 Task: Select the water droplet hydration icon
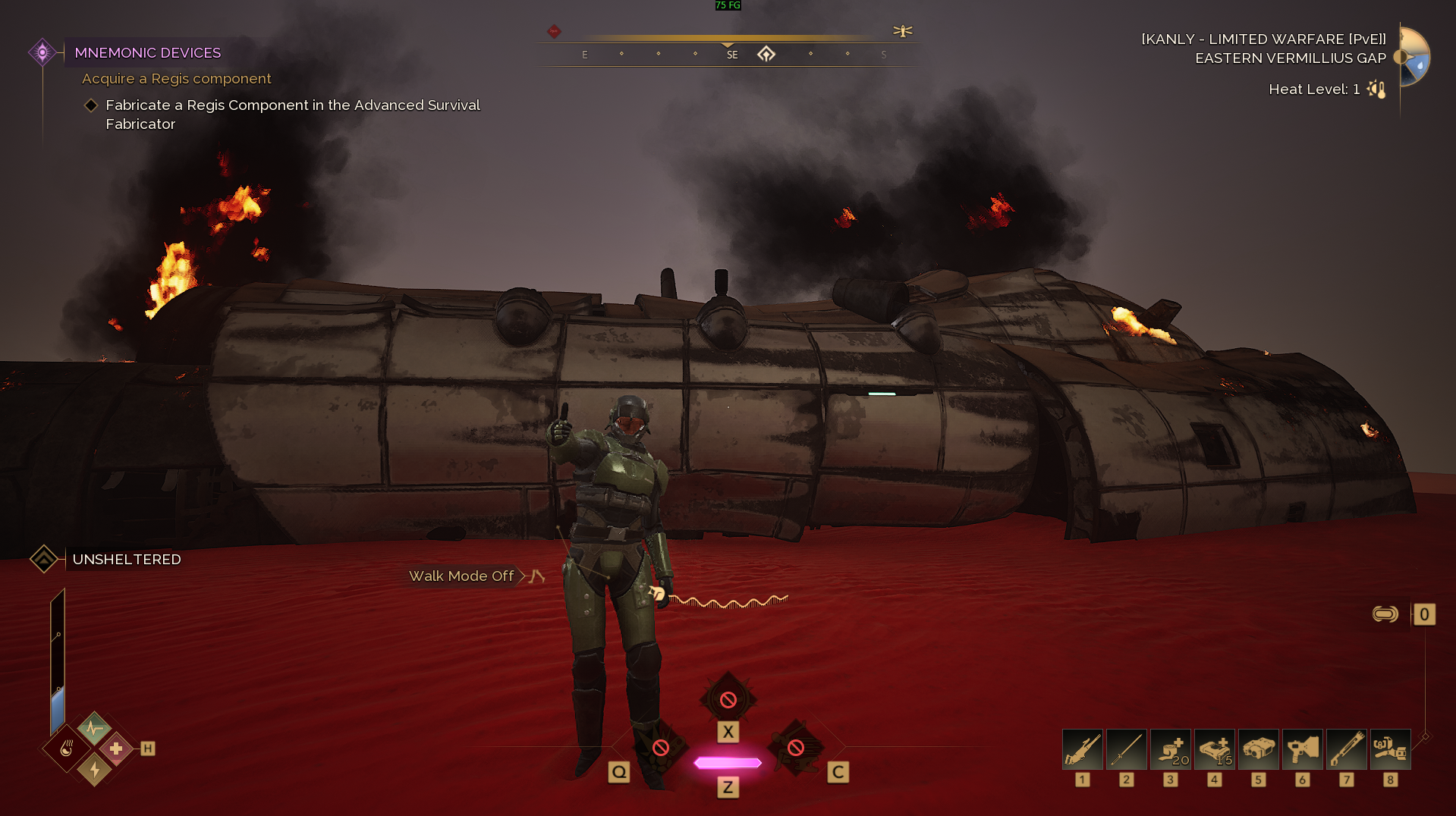pyautogui.click(x=67, y=749)
